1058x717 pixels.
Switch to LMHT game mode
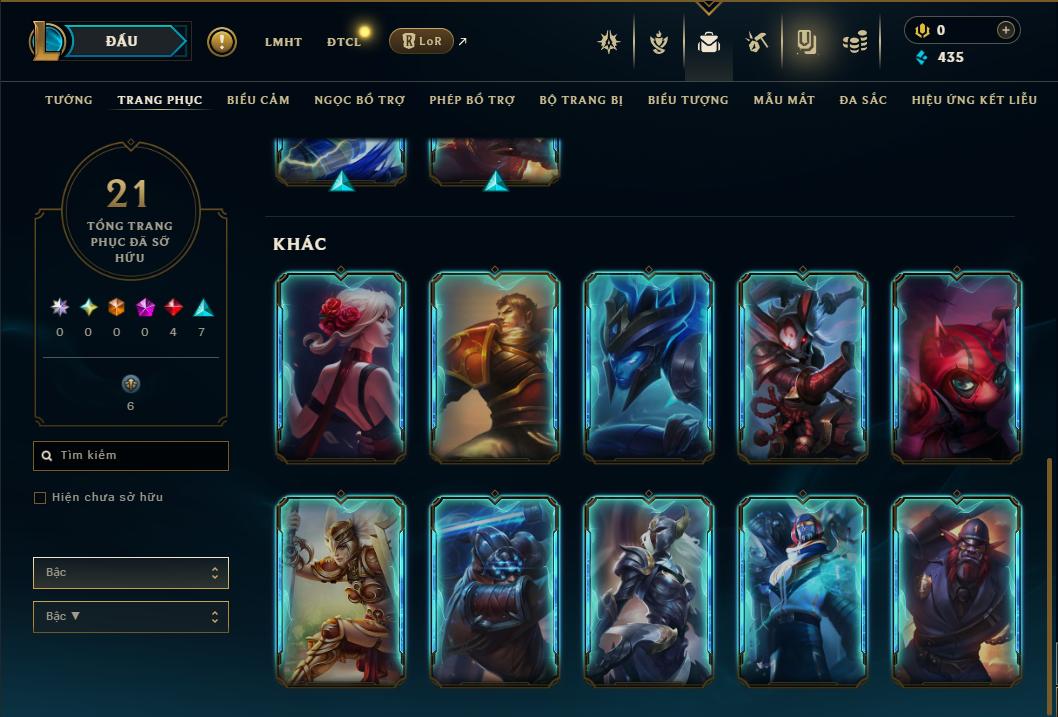click(x=283, y=42)
